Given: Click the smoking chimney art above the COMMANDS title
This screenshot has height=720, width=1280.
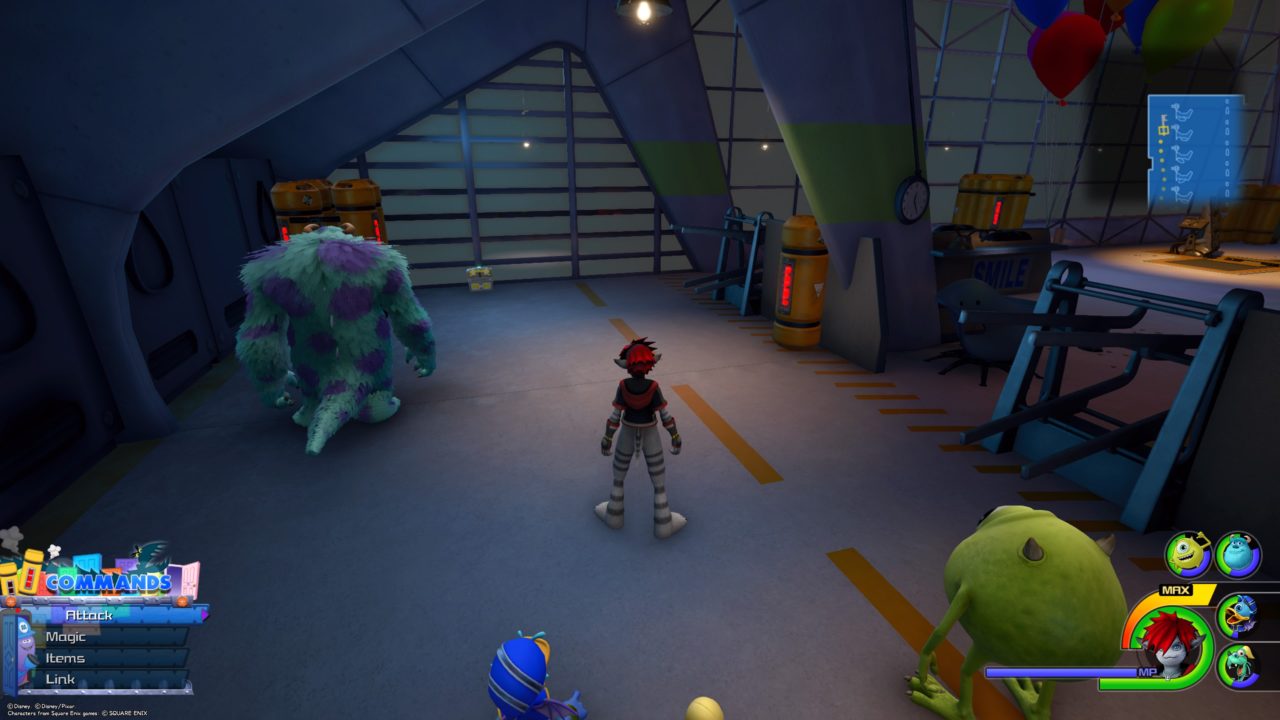Looking at the screenshot, I should coord(53,551).
